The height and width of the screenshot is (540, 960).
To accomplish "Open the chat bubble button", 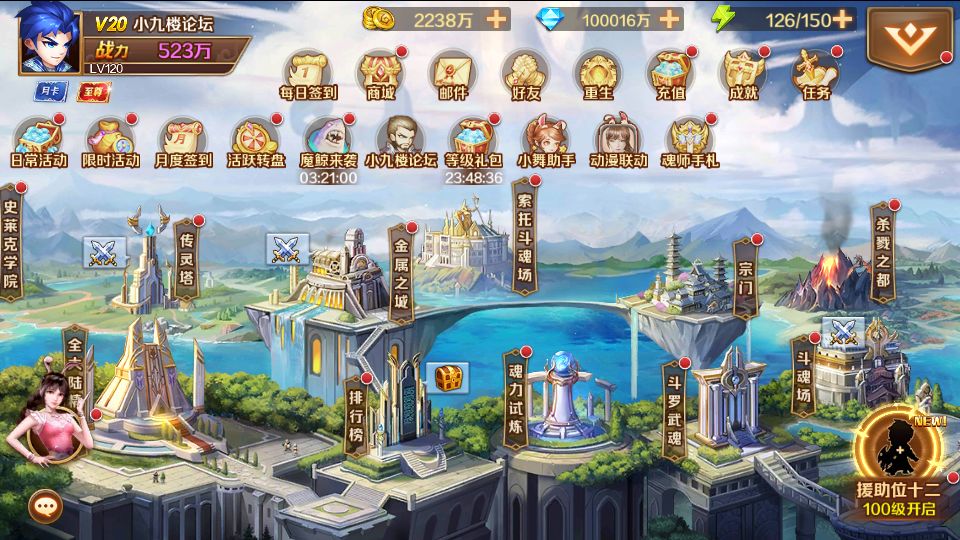I will coord(45,506).
